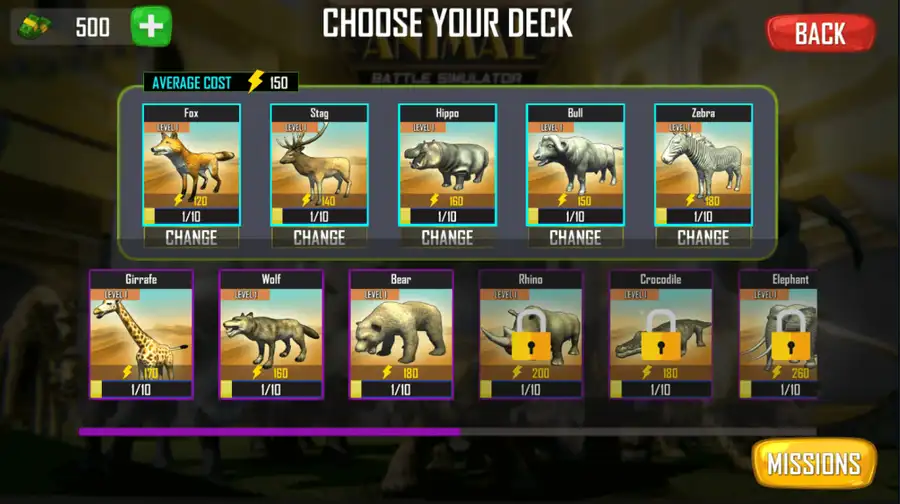
Task: Add more cash with the green plus
Action: click(151, 27)
